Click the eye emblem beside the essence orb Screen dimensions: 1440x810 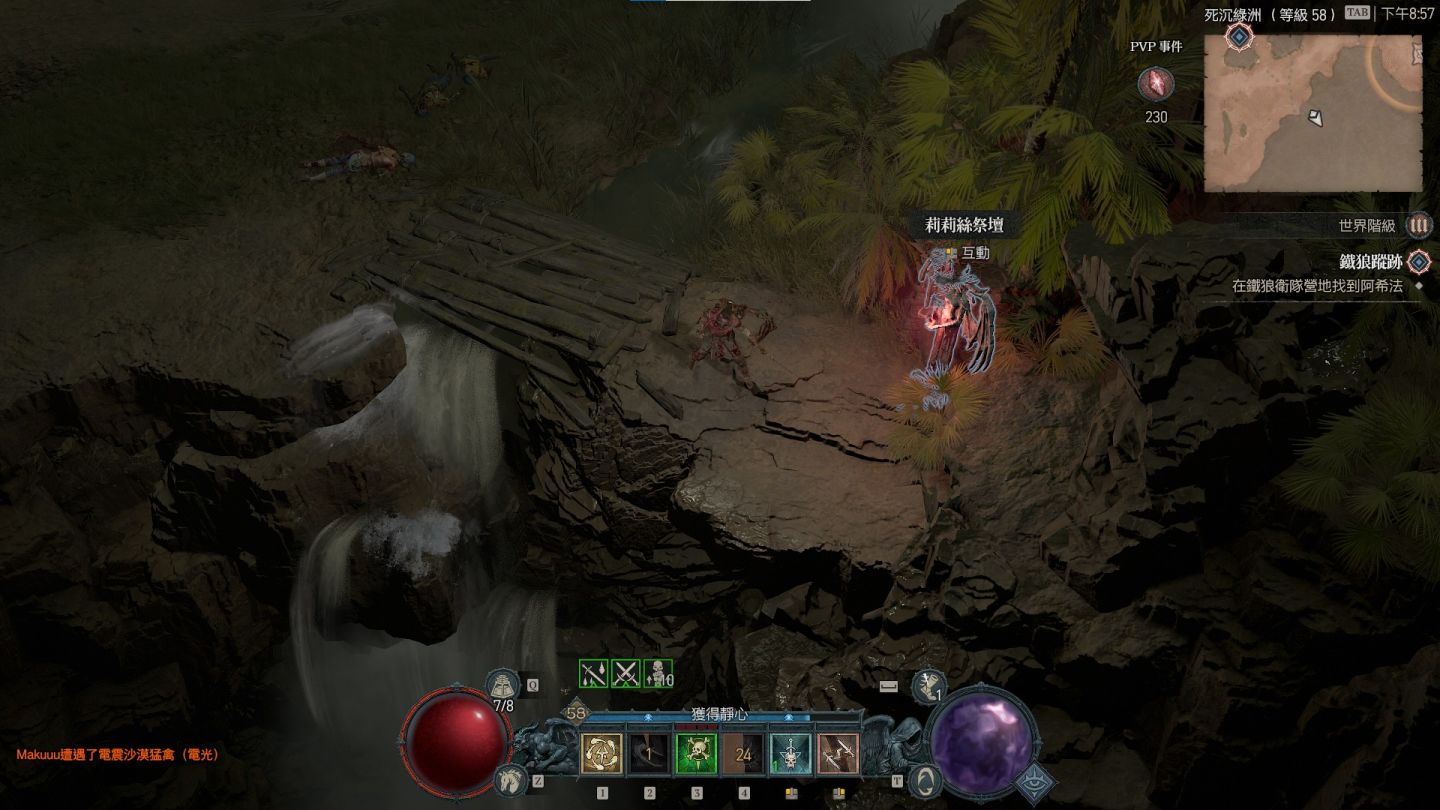[x=1037, y=785]
